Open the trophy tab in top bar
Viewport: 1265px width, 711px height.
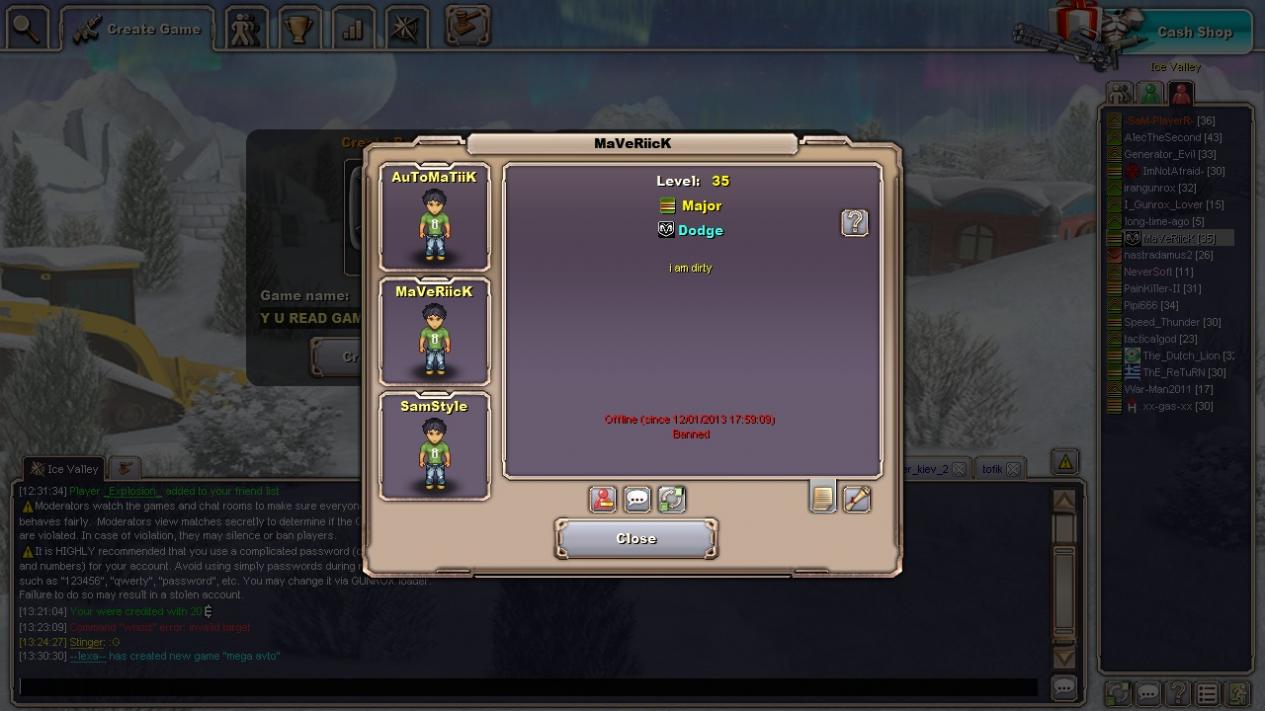[300, 29]
